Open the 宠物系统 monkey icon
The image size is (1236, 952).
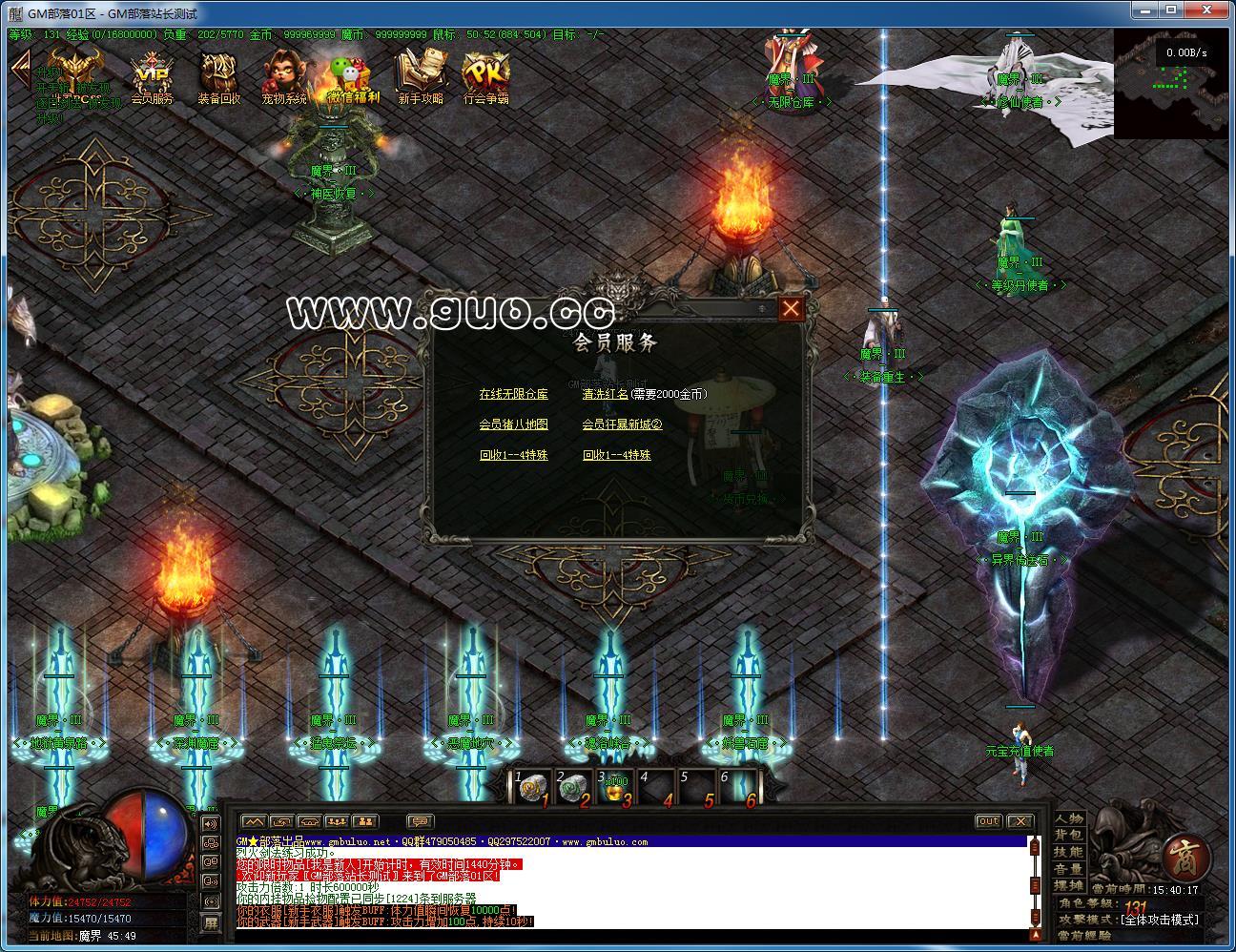tap(285, 76)
